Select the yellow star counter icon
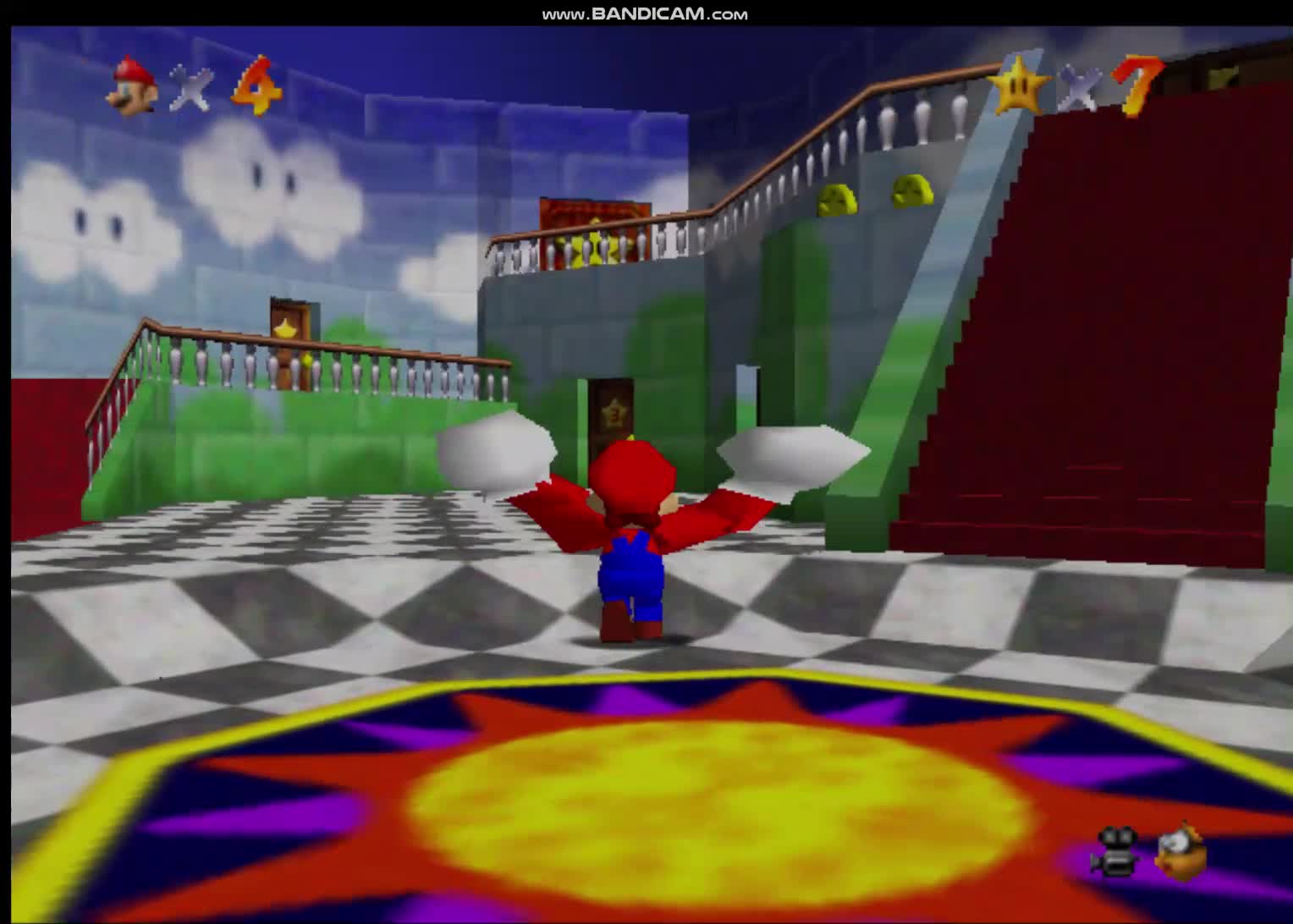 pyautogui.click(x=1020, y=85)
